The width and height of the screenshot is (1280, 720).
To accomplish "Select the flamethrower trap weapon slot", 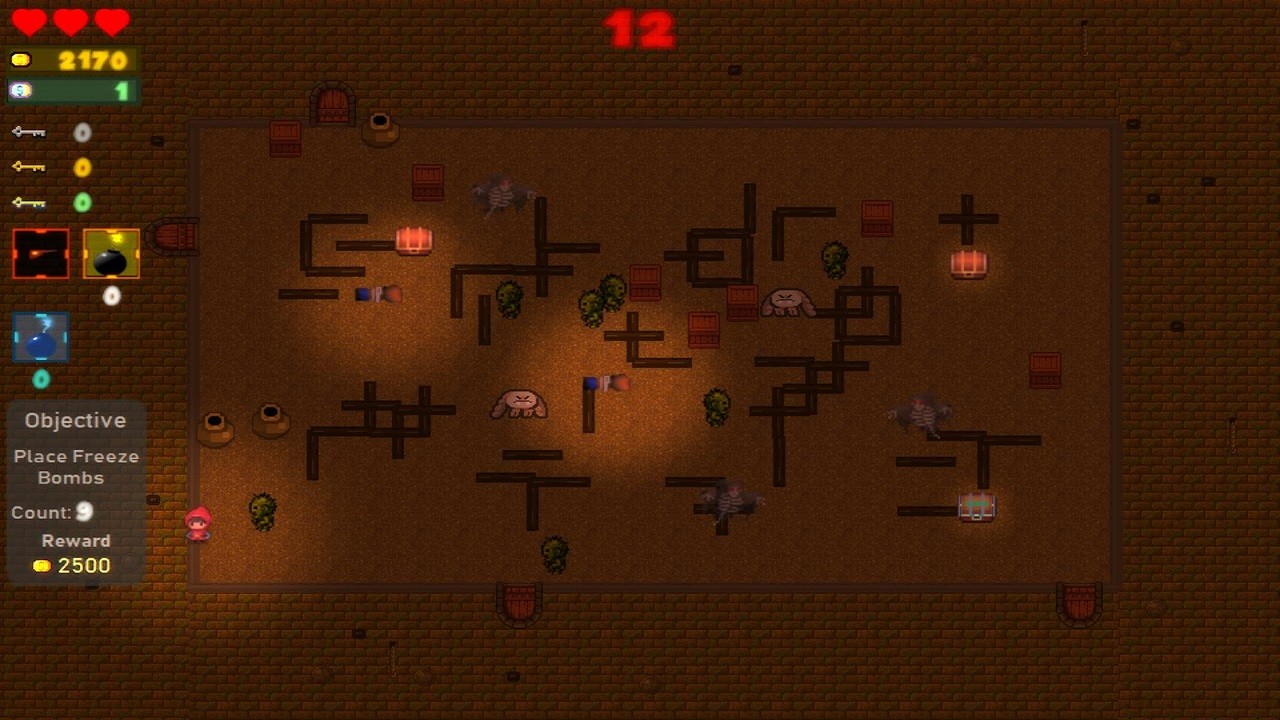I will 40,252.
